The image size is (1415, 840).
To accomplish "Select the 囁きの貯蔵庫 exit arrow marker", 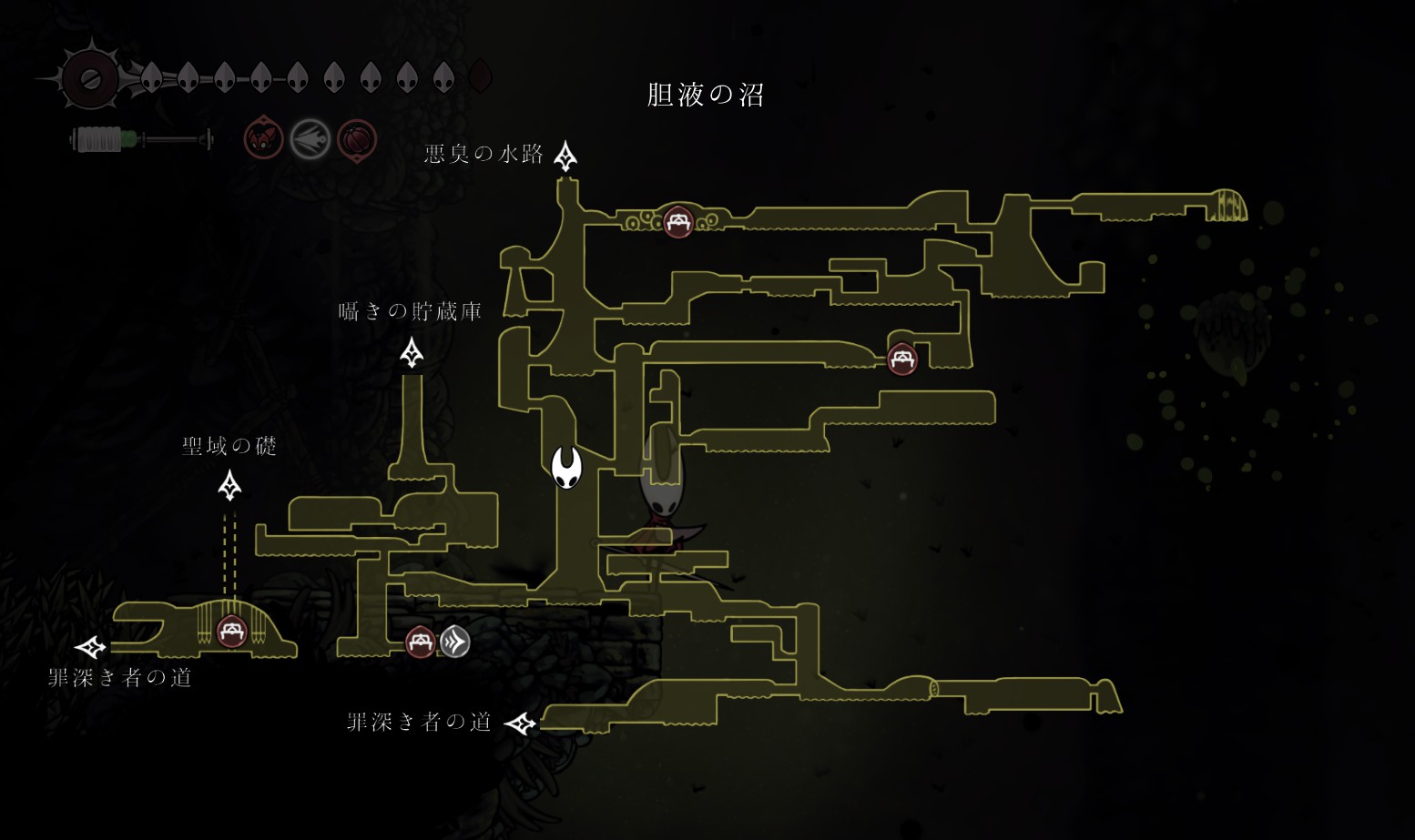I will point(412,352).
